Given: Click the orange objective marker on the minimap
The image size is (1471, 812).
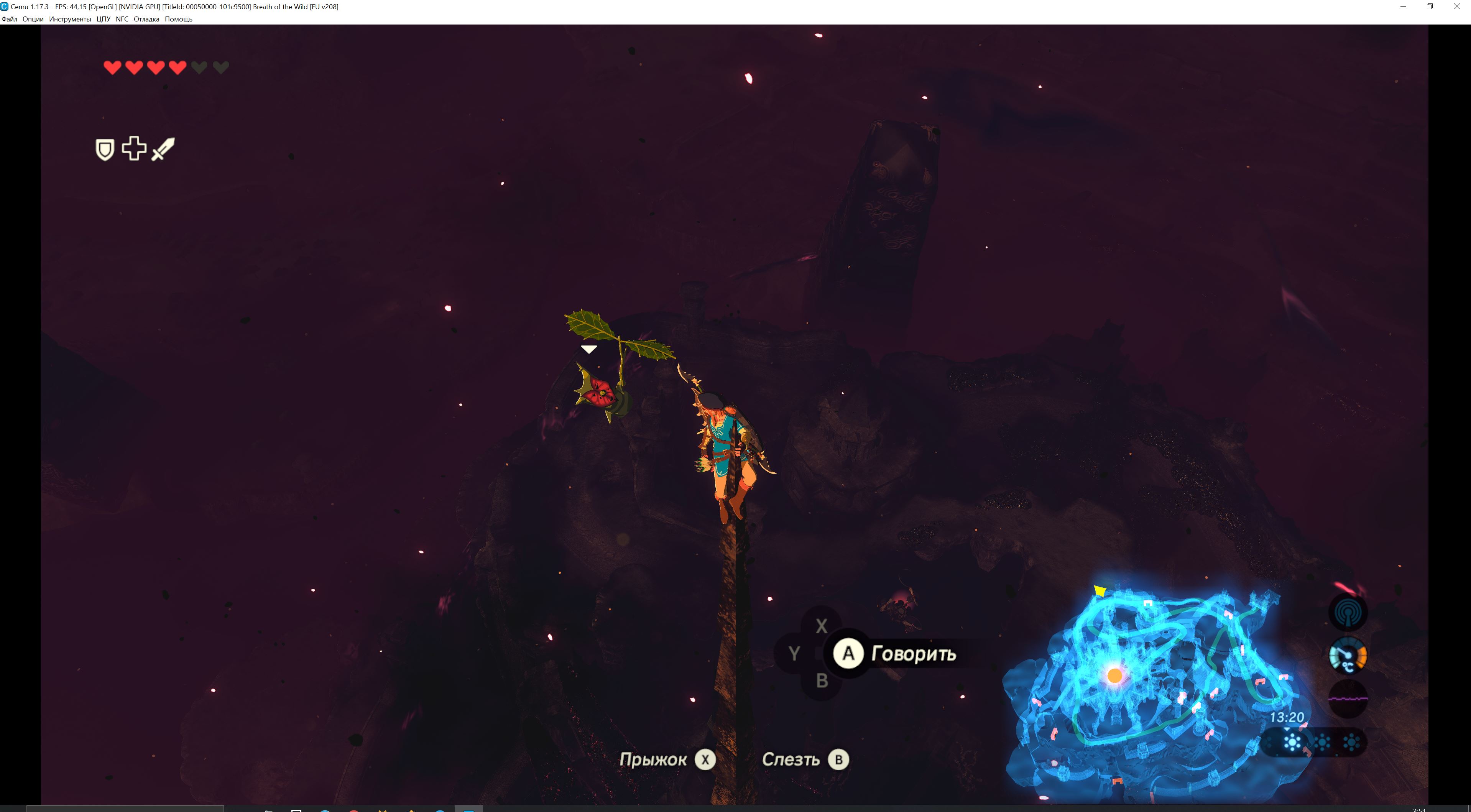Looking at the screenshot, I should [1115, 676].
